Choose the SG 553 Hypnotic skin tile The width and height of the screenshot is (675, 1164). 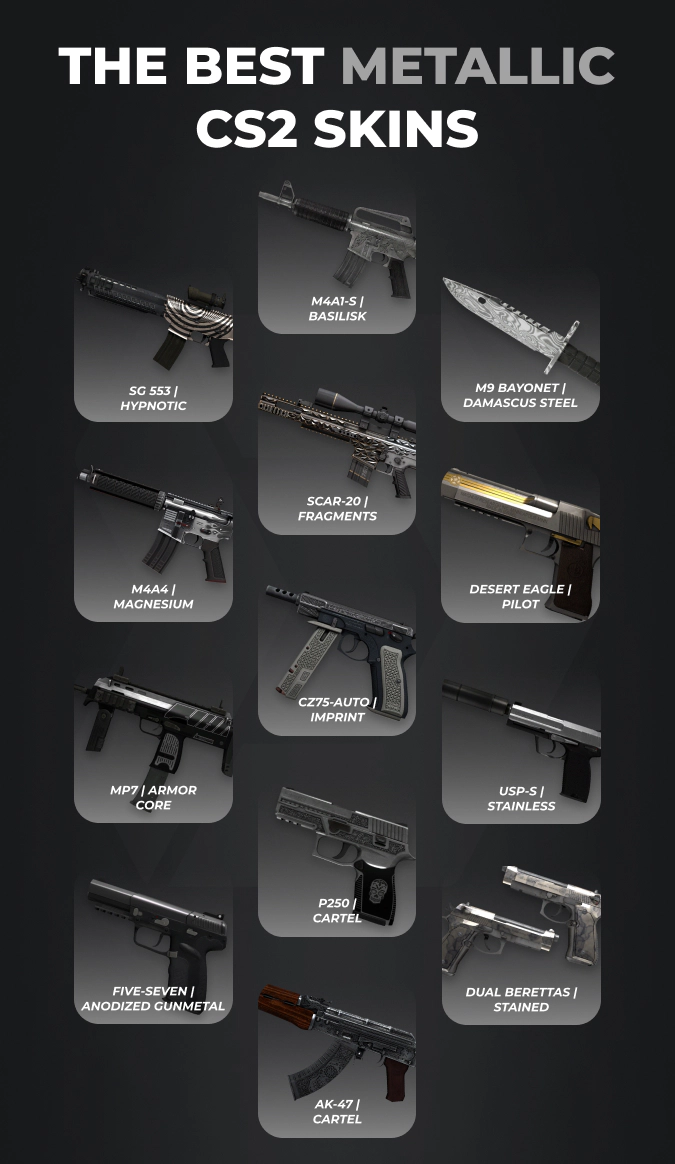[153, 343]
